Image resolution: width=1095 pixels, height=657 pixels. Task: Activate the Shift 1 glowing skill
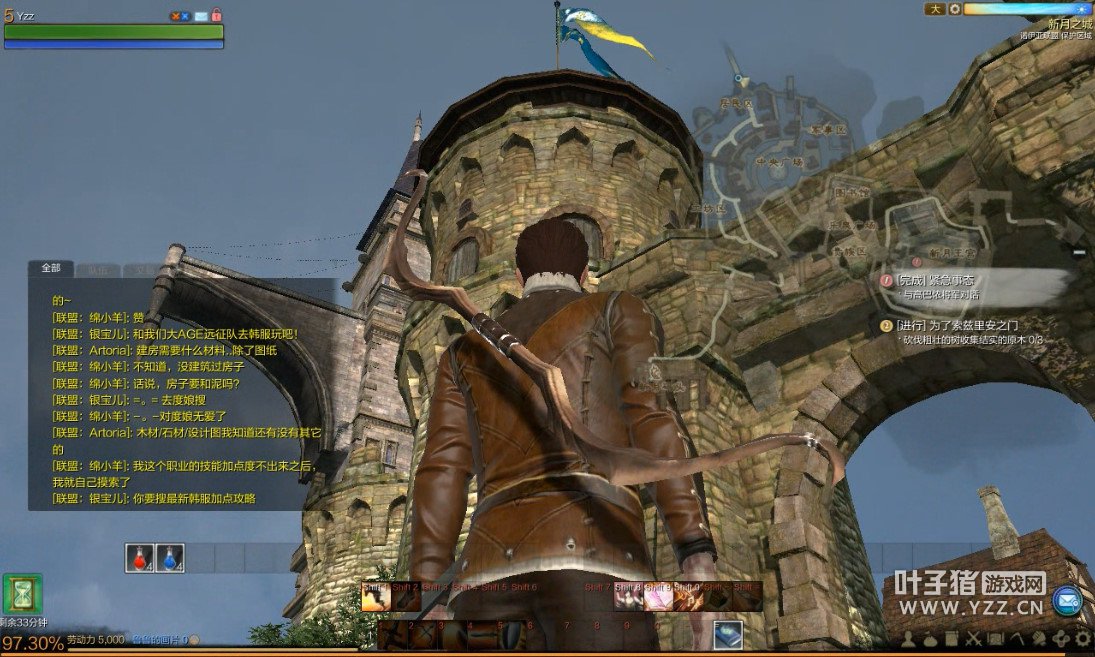(x=376, y=596)
